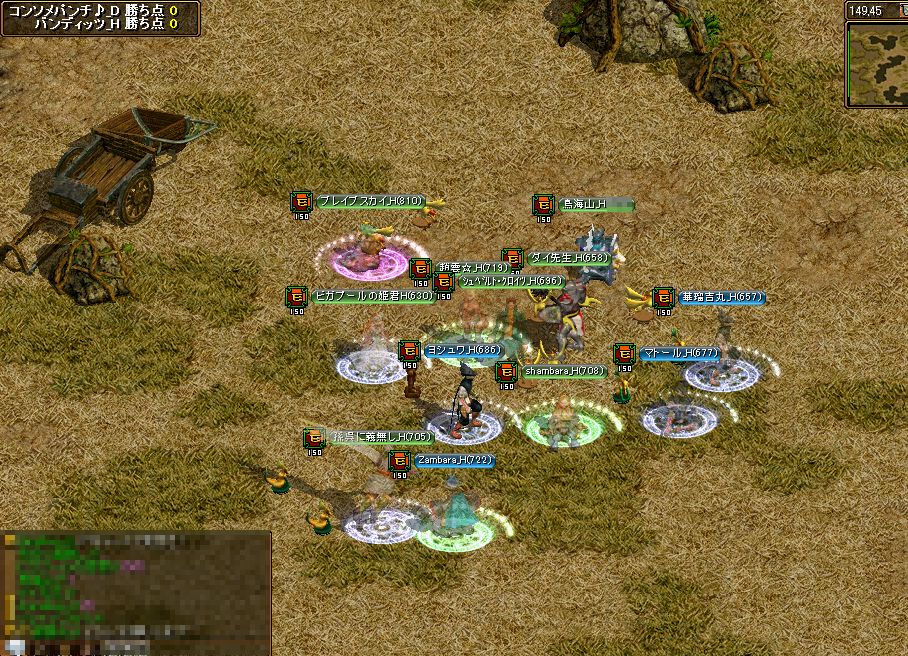This screenshot has width=908, height=656.
Task: Pick the ヨシュワ_H(686) name tag
Action: [462, 350]
